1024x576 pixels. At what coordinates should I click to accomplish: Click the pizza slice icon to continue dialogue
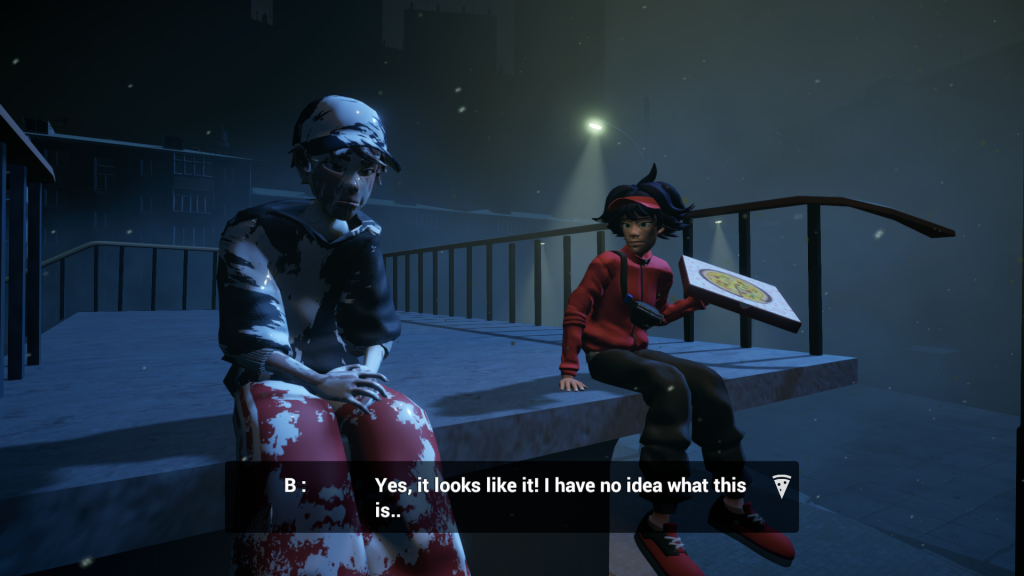(x=782, y=486)
